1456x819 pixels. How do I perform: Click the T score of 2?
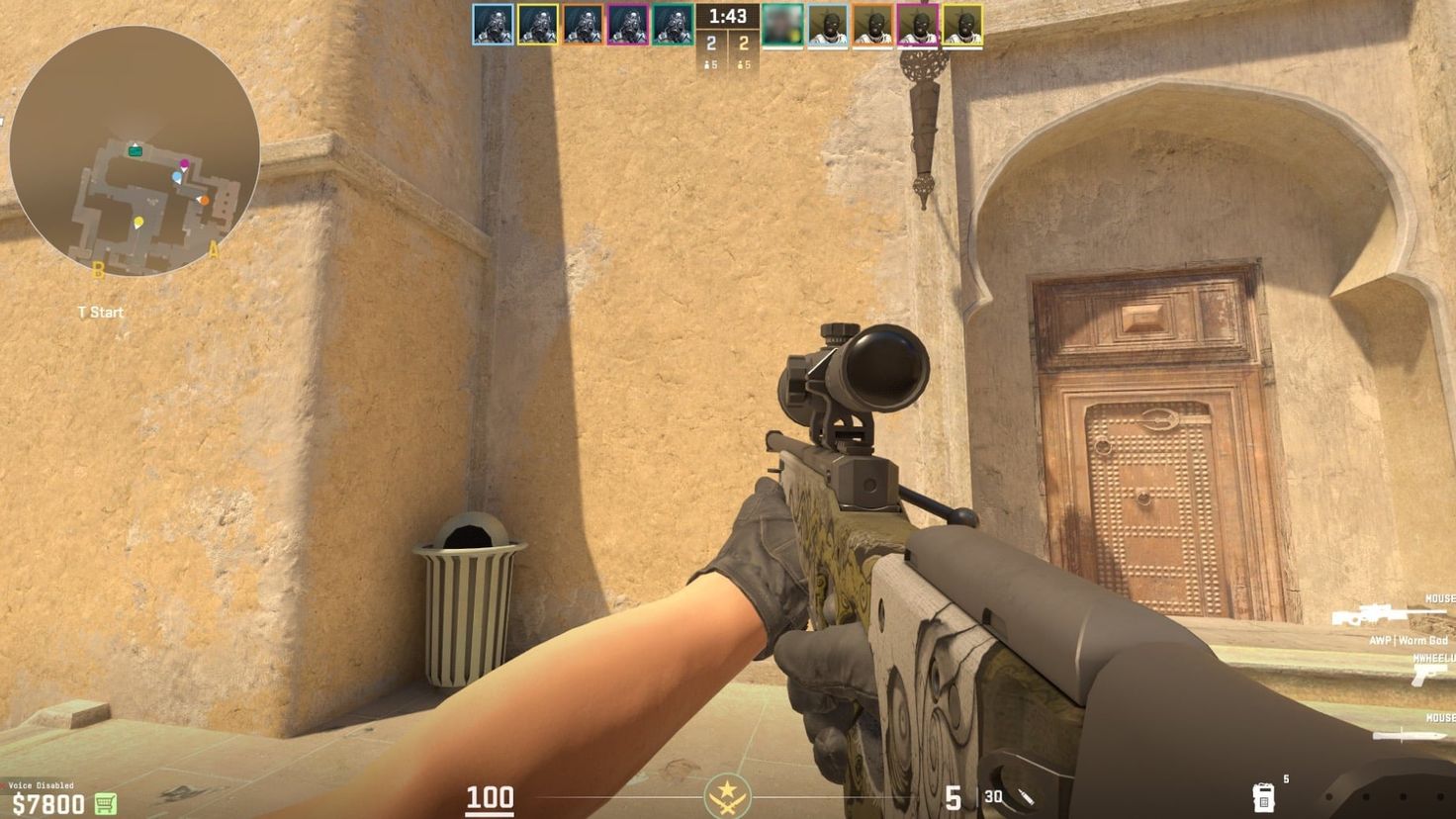742,42
